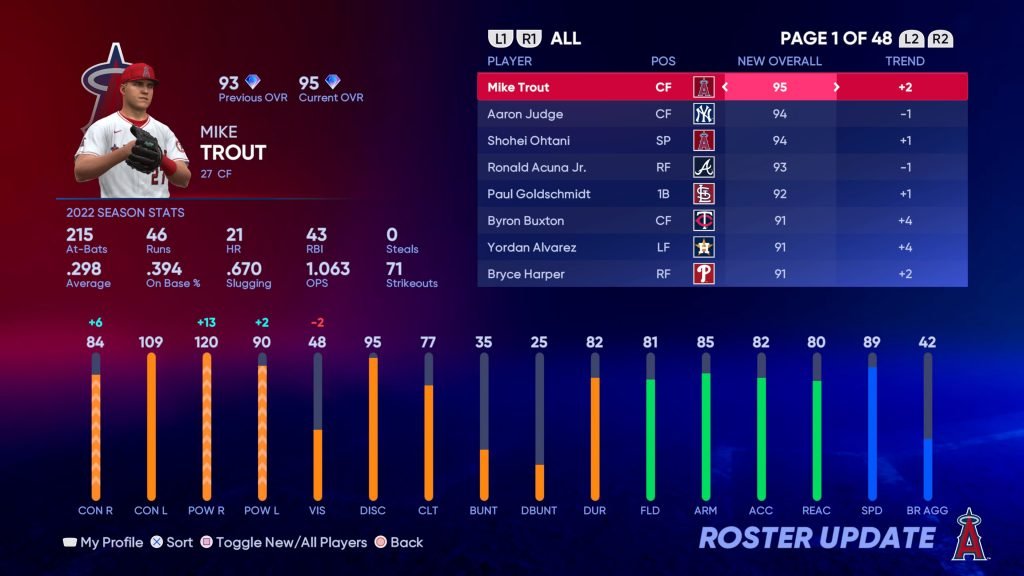Sort by the New Overall column header
The height and width of the screenshot is (576, 1024).
(779, 61)
